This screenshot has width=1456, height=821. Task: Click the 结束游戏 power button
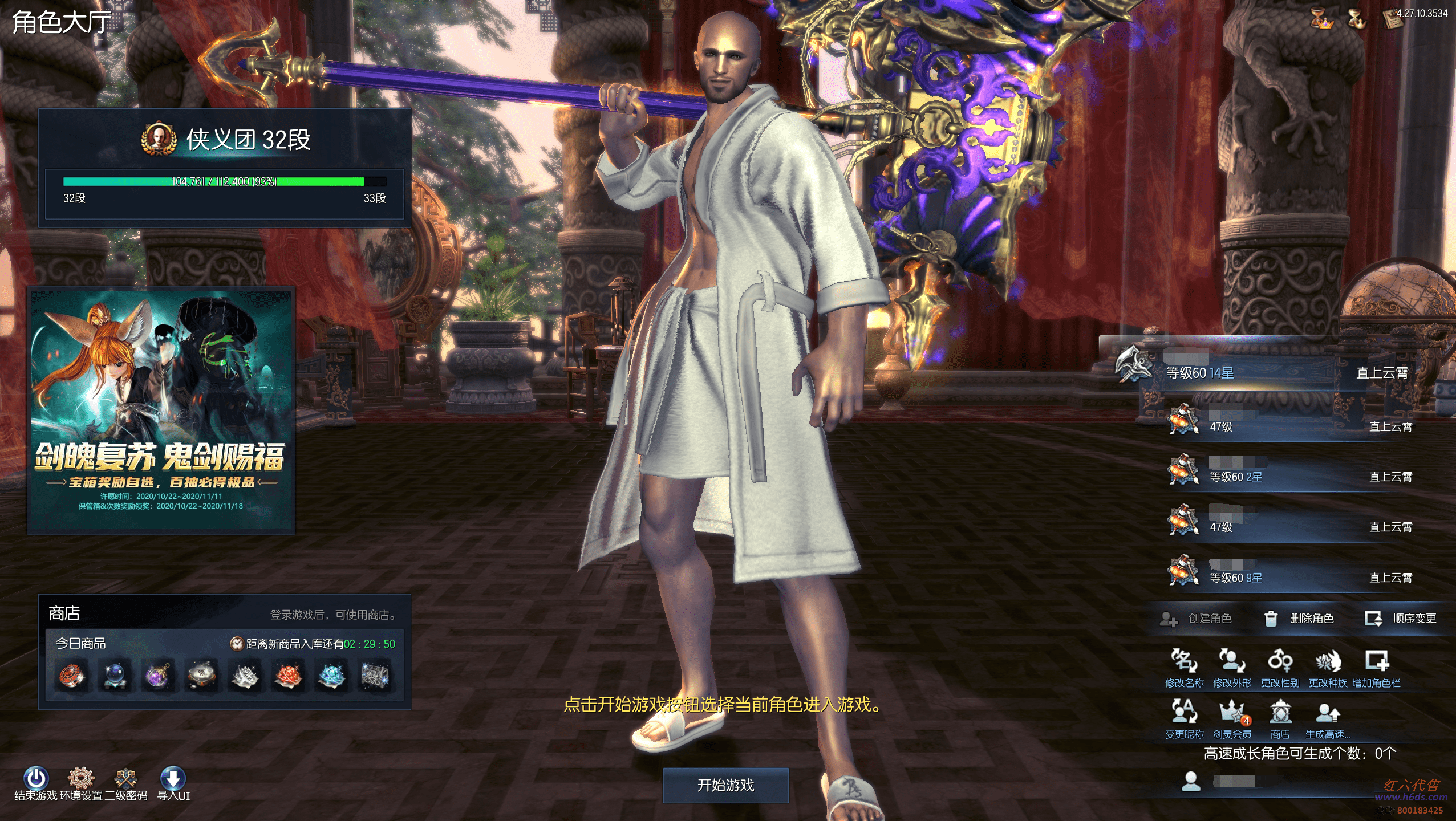pos(35,782)
